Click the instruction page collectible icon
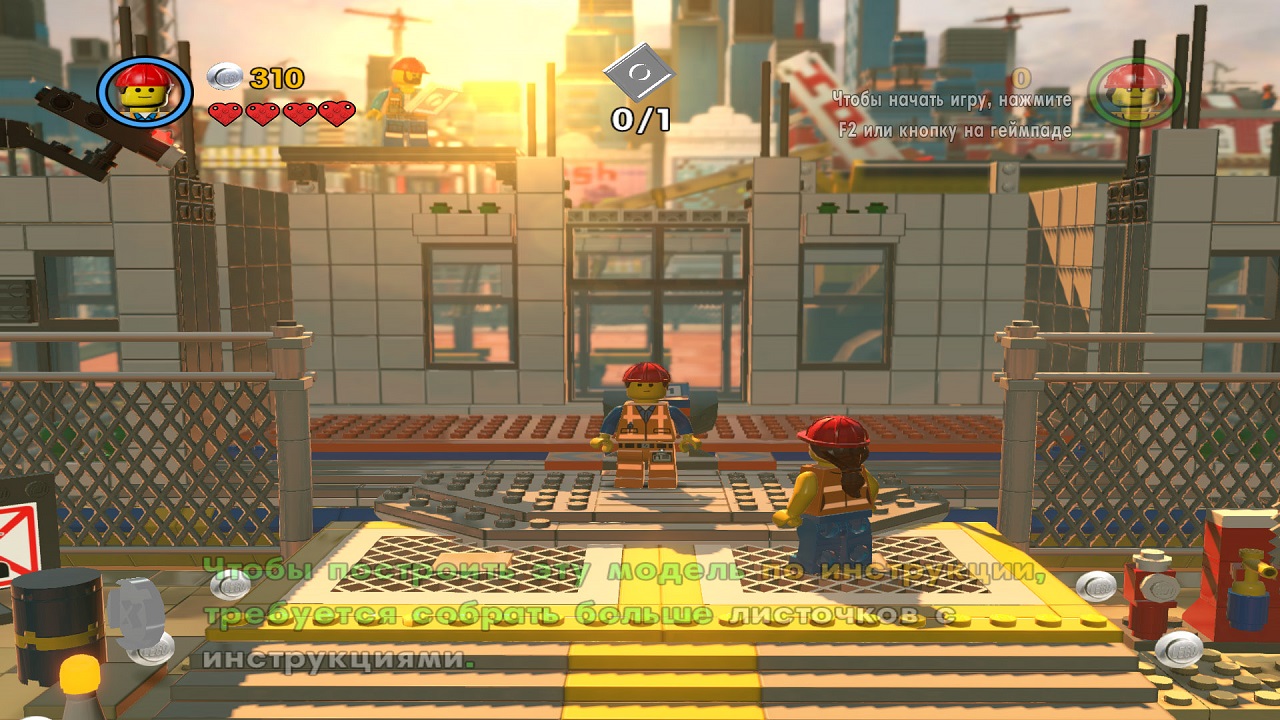 pos(639,74)
